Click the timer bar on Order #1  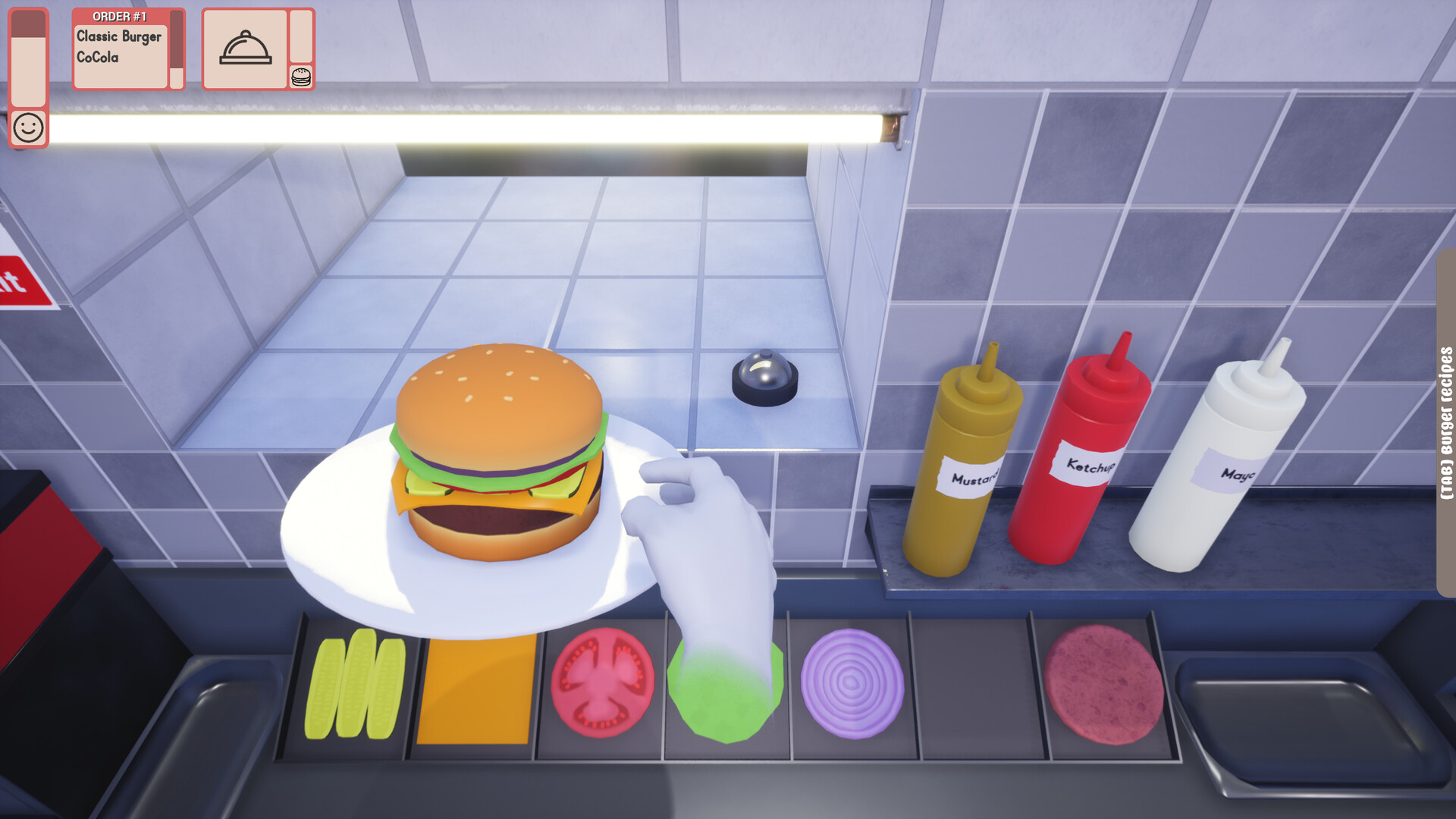pyautogui.click(x=175, y=45)
